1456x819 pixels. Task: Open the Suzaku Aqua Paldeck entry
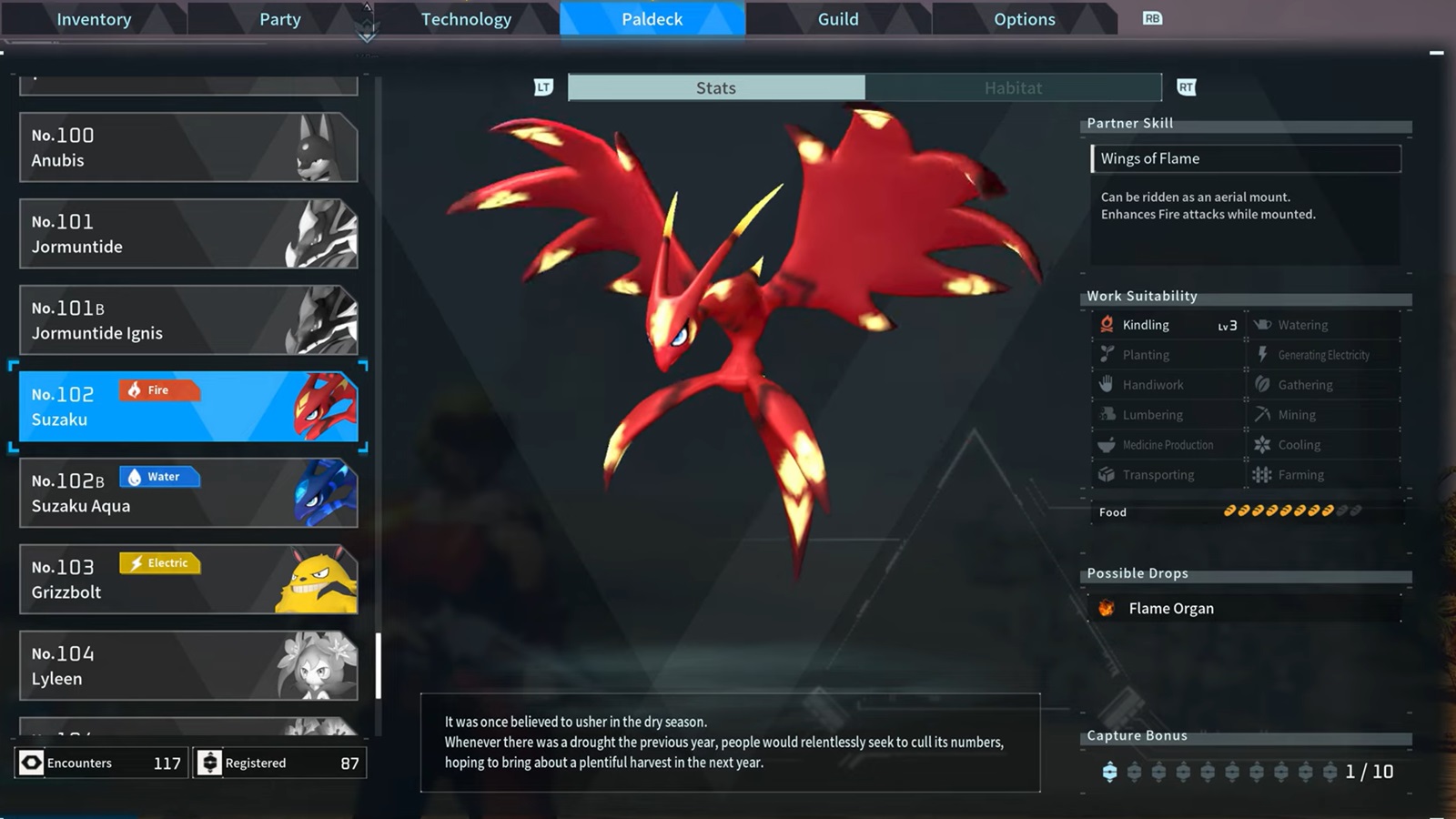point(187,493)
